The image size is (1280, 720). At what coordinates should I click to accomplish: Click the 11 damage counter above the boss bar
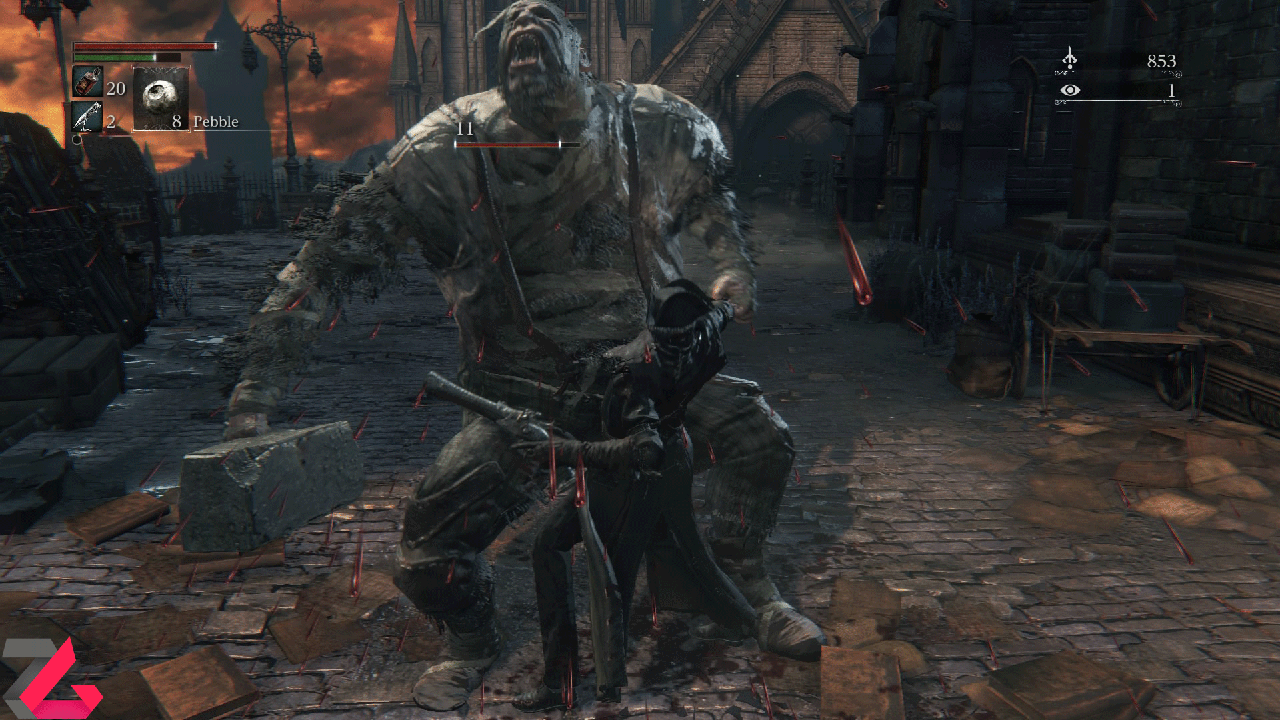coord(463,130)
